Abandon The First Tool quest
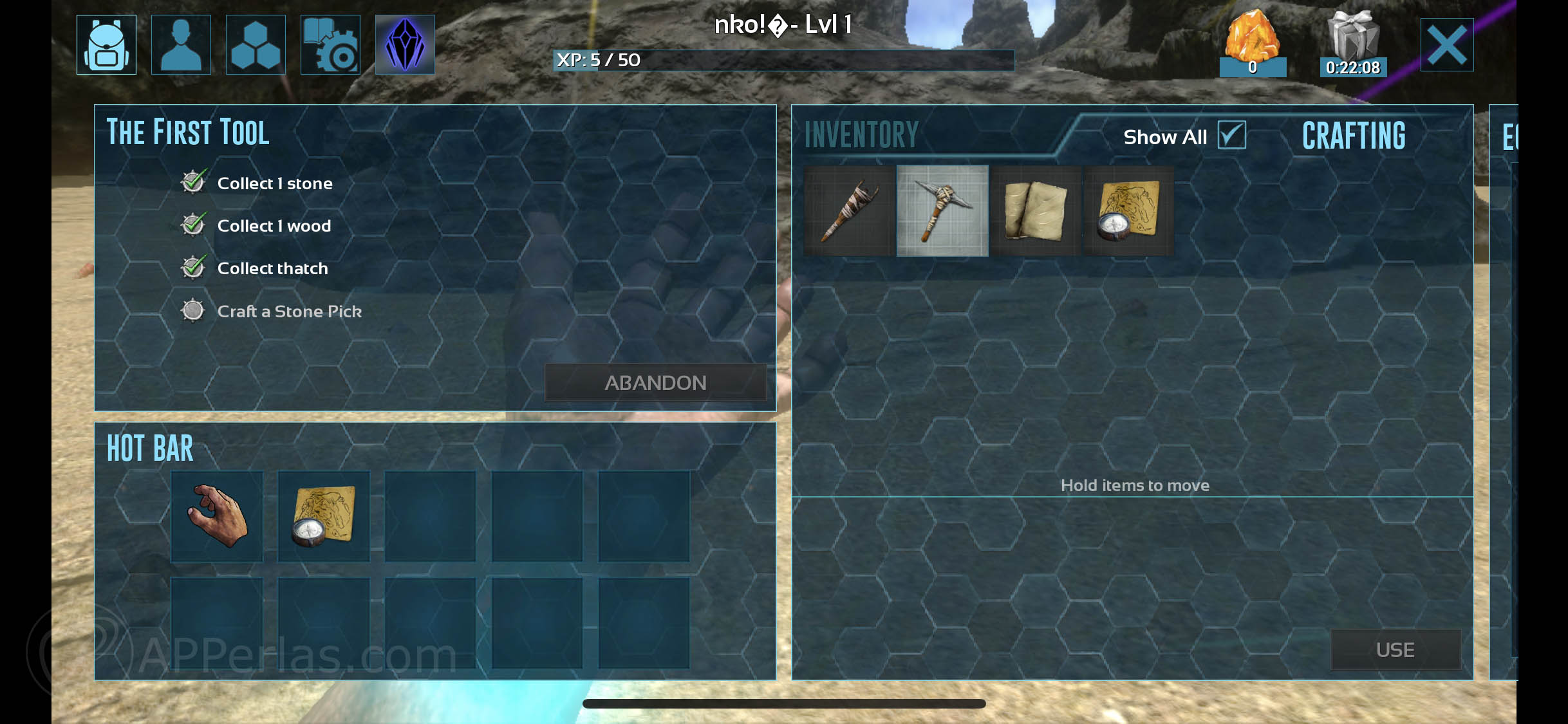 [x=655, y=383]
